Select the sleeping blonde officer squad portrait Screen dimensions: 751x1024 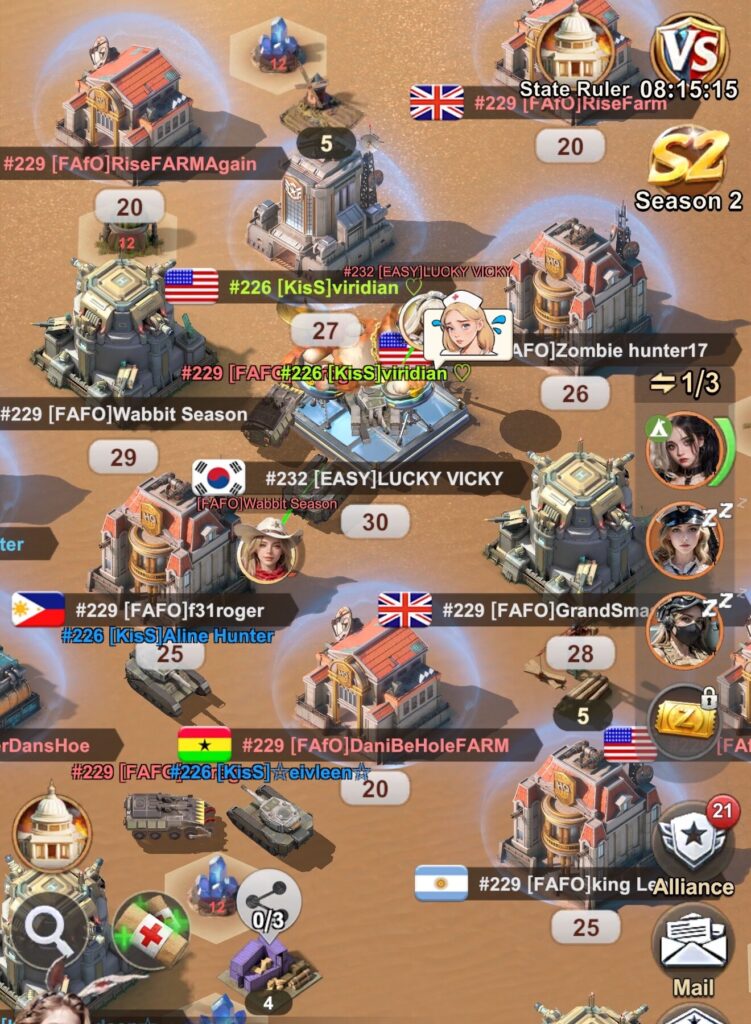[685, 540]
